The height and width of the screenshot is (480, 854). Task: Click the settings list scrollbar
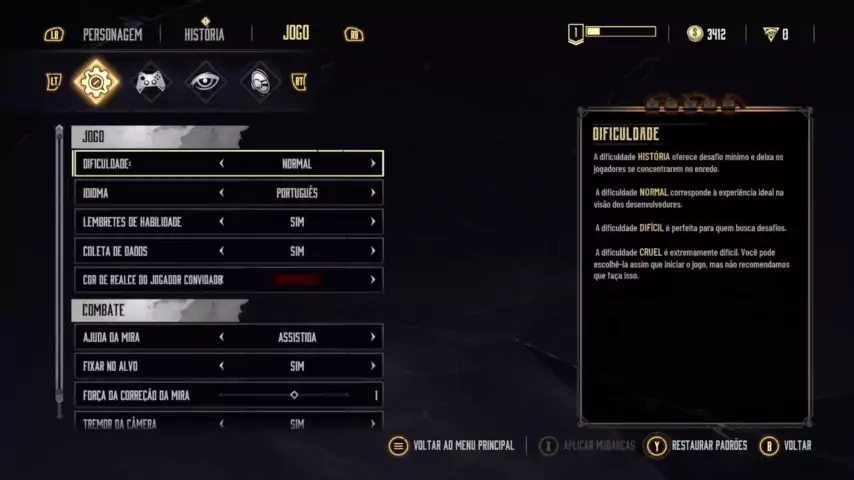(x=58, y=270)
